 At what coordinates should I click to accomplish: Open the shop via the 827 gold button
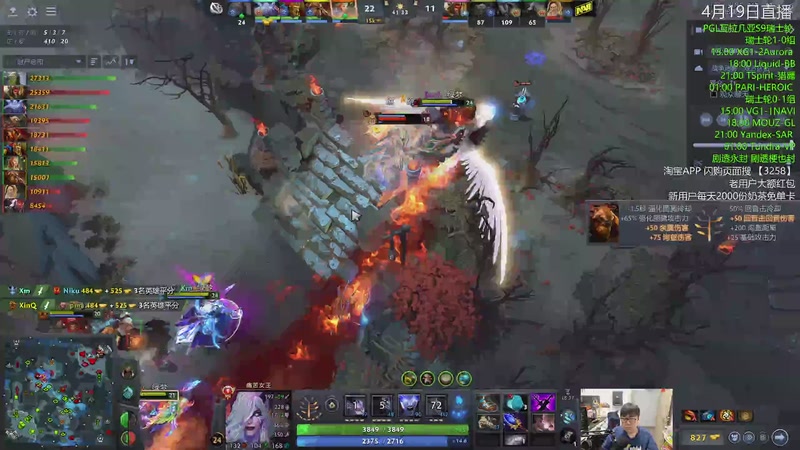point(706,437)
